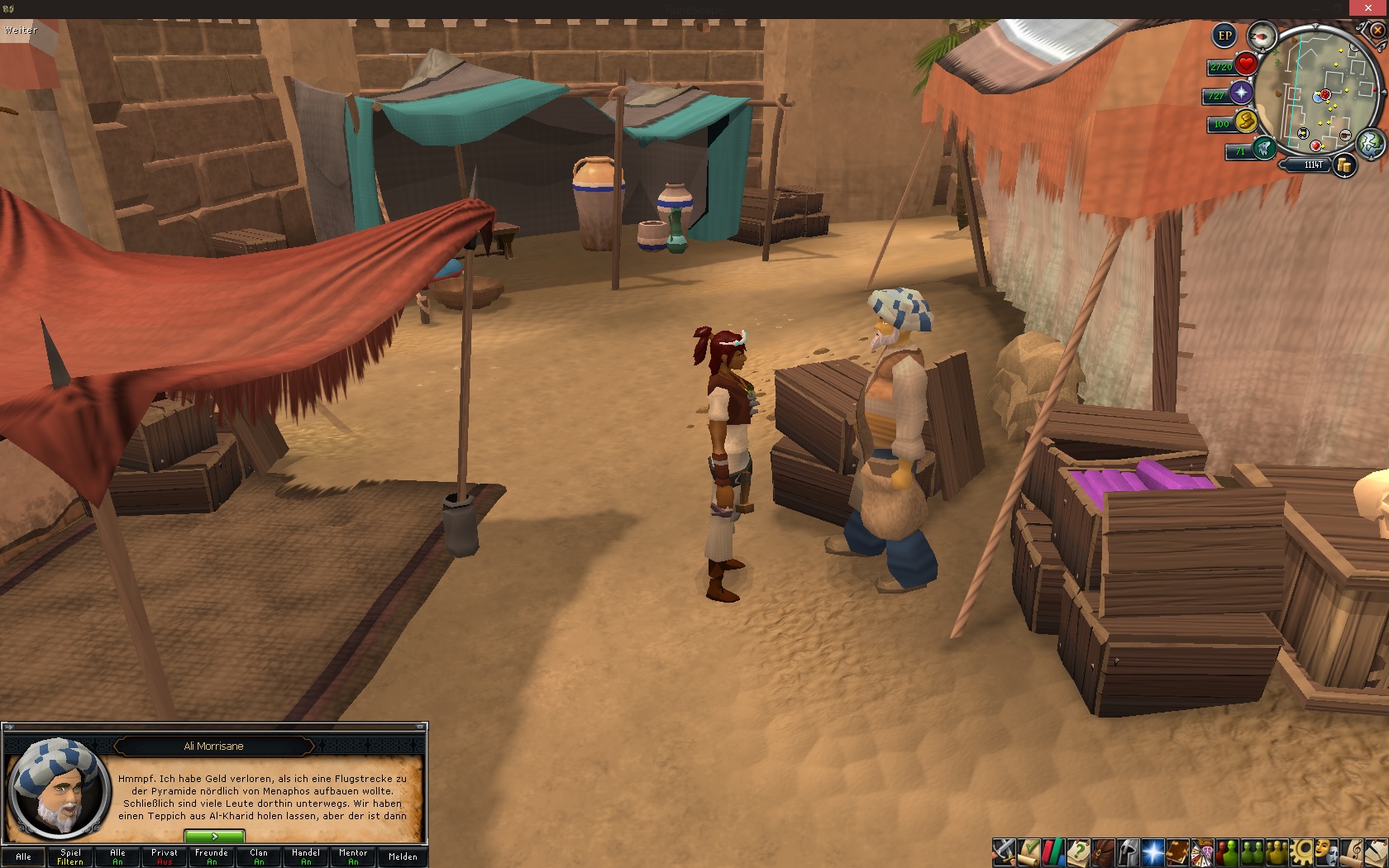Open the money pouch coins icon
The width and height of the screenshot is (1389, 868).
[x=1345, y=165]
